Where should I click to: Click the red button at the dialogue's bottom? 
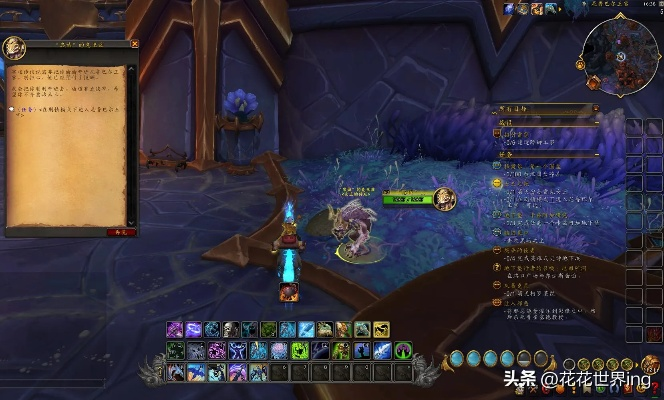[121, 231]
